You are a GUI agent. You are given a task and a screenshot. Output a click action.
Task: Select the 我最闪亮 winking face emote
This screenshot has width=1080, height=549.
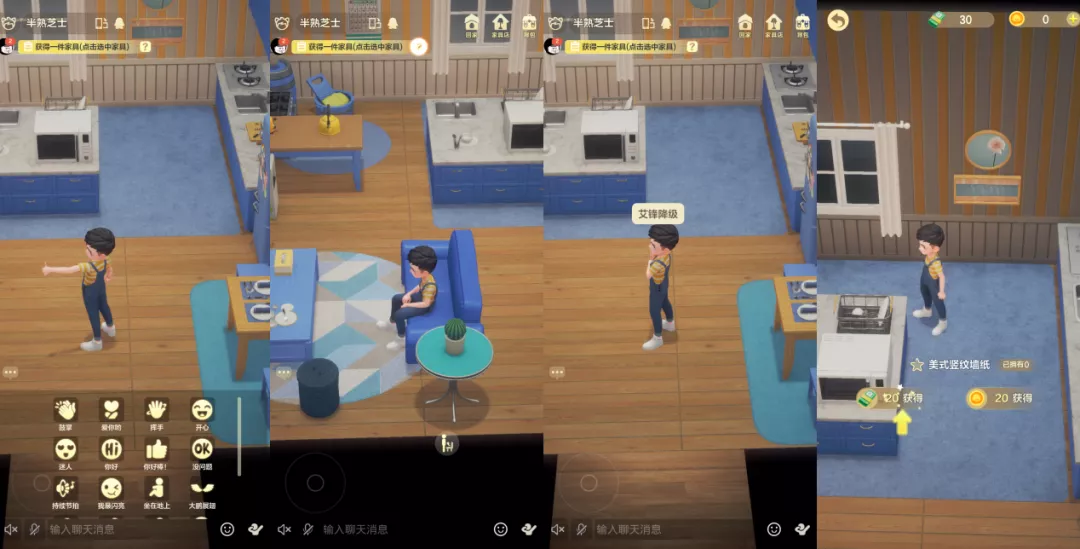[x=110, y=488]
